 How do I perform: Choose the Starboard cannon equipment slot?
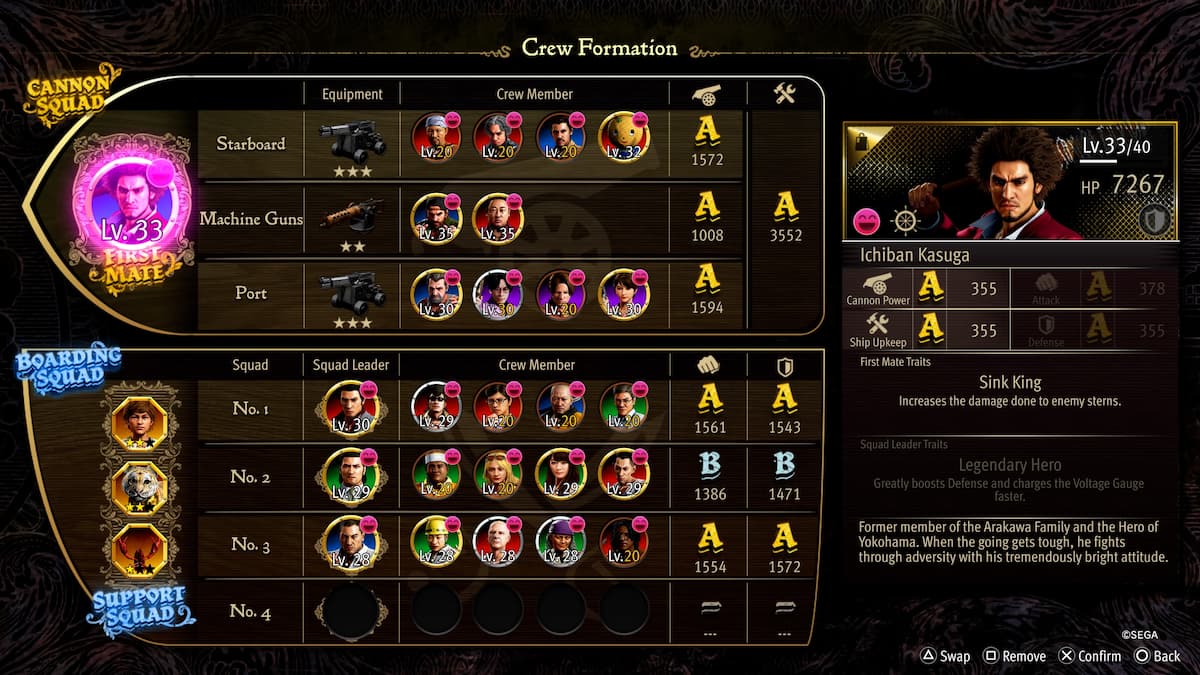point(352,144)
